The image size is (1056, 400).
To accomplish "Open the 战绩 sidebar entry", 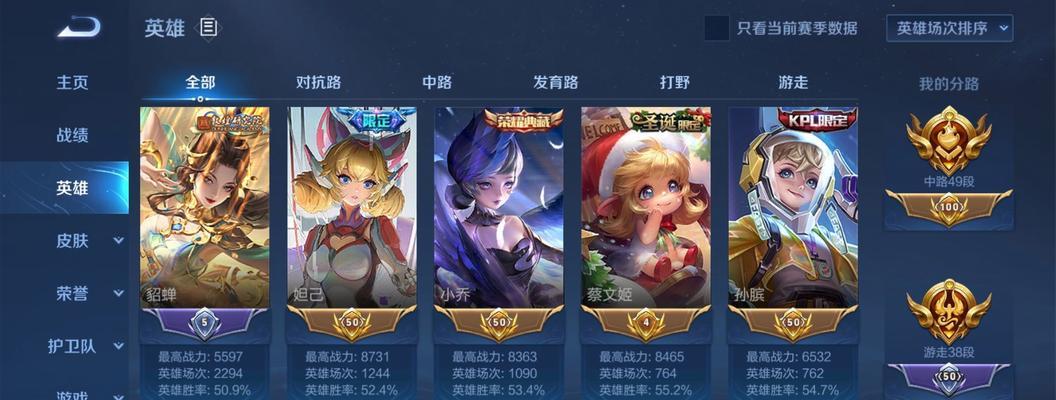I will tap(72, 135).
